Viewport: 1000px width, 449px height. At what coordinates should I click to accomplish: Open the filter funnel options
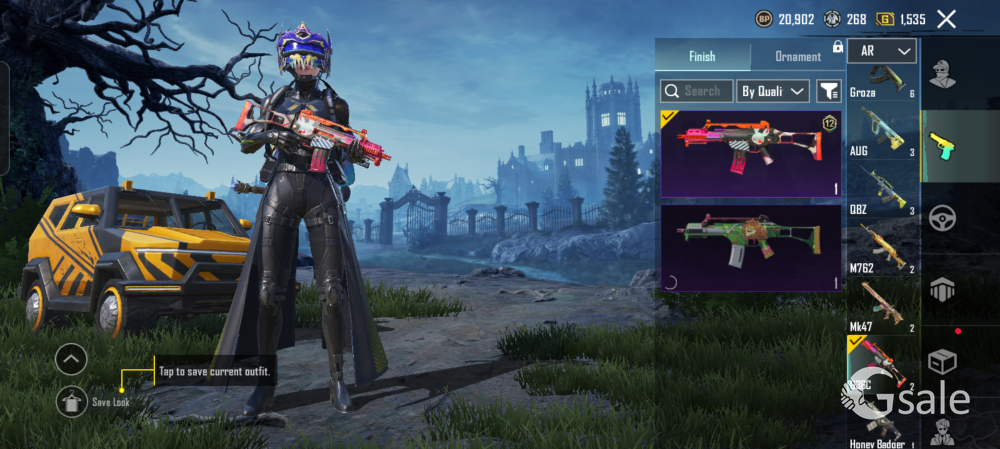829,91
